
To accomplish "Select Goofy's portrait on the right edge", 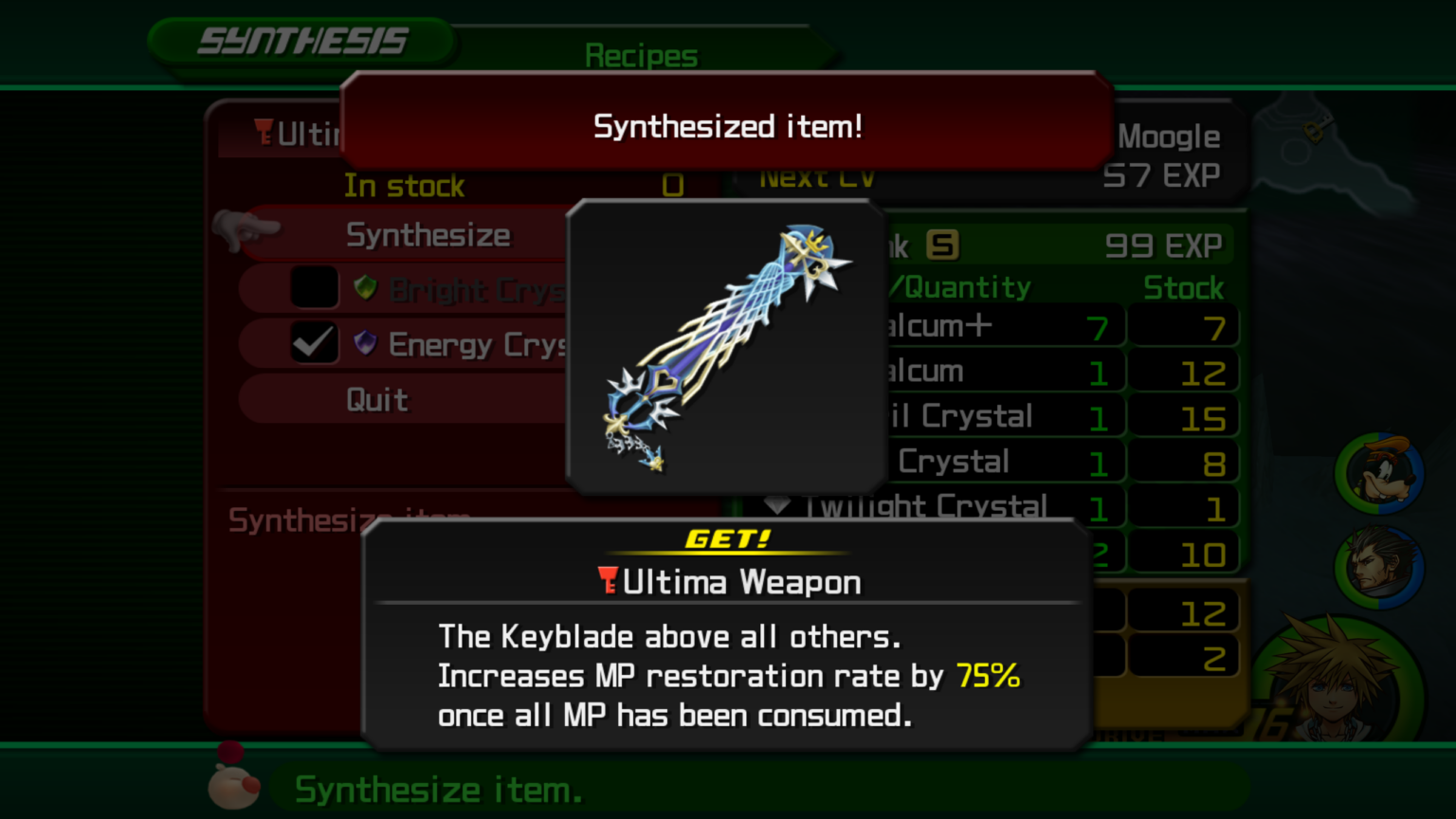I will tap(1380, 472).
